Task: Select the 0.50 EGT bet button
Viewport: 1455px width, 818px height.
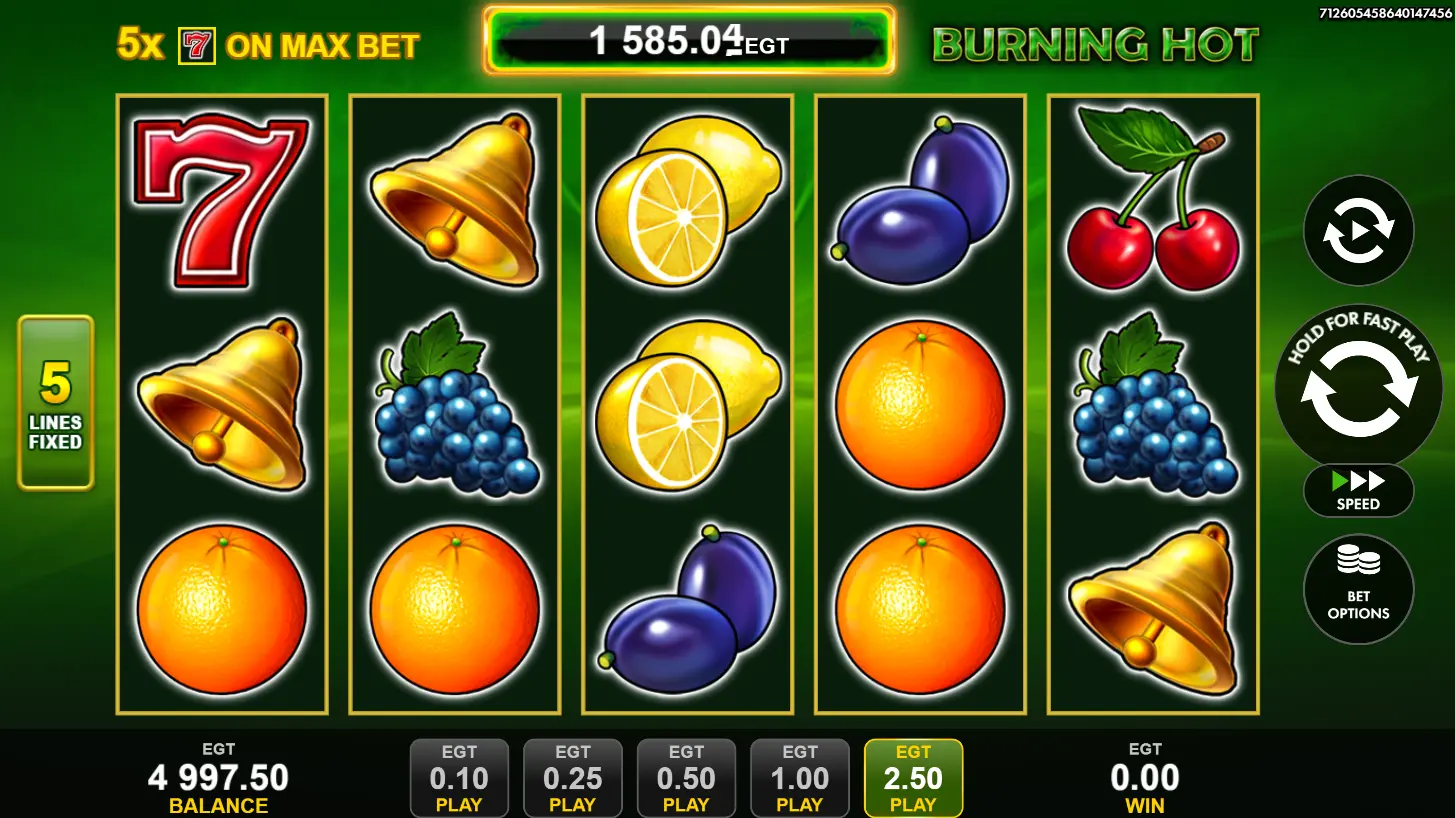Action: point(686,778)
